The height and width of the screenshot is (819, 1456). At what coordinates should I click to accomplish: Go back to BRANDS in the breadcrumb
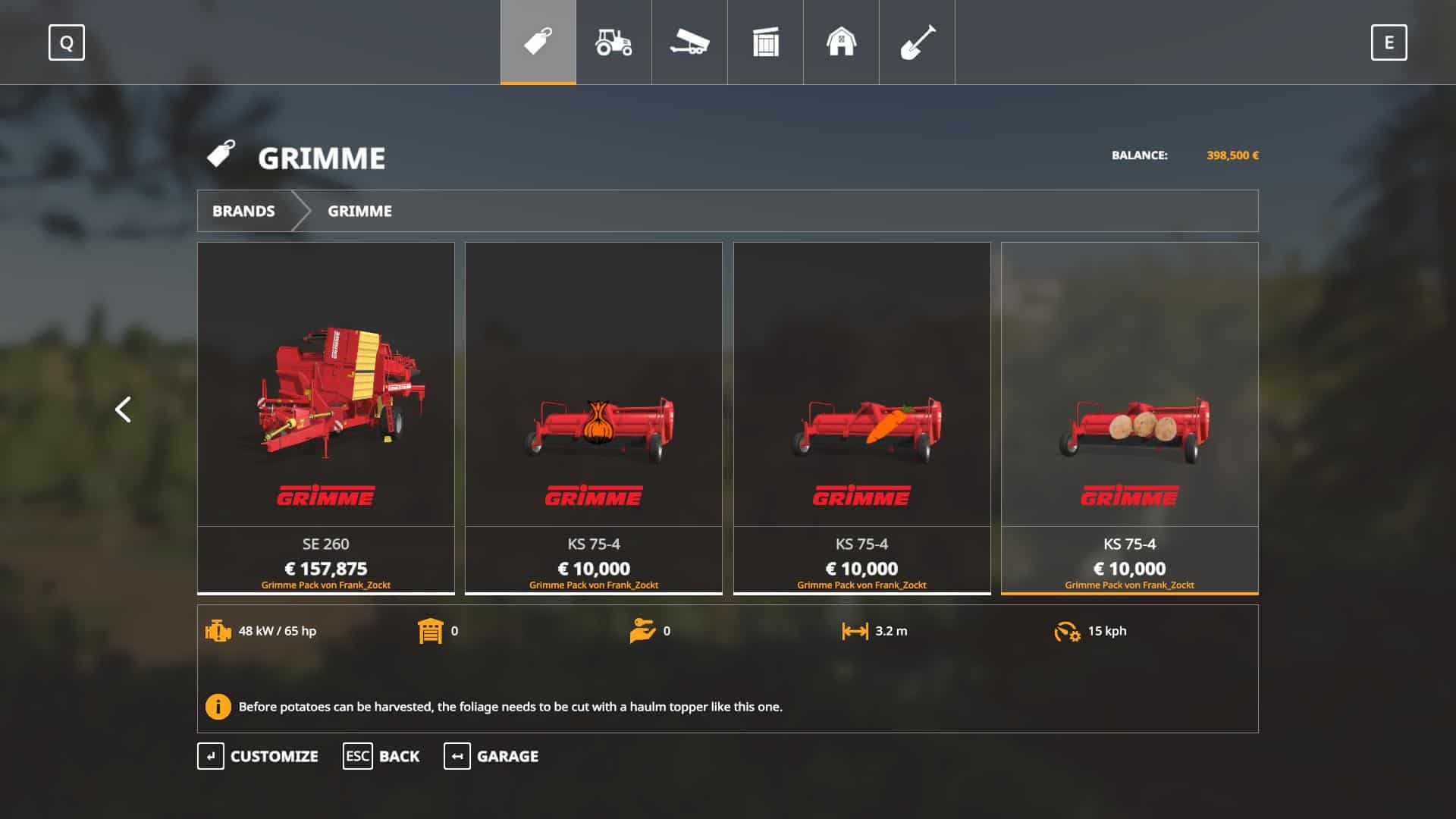tap(243, 211)
